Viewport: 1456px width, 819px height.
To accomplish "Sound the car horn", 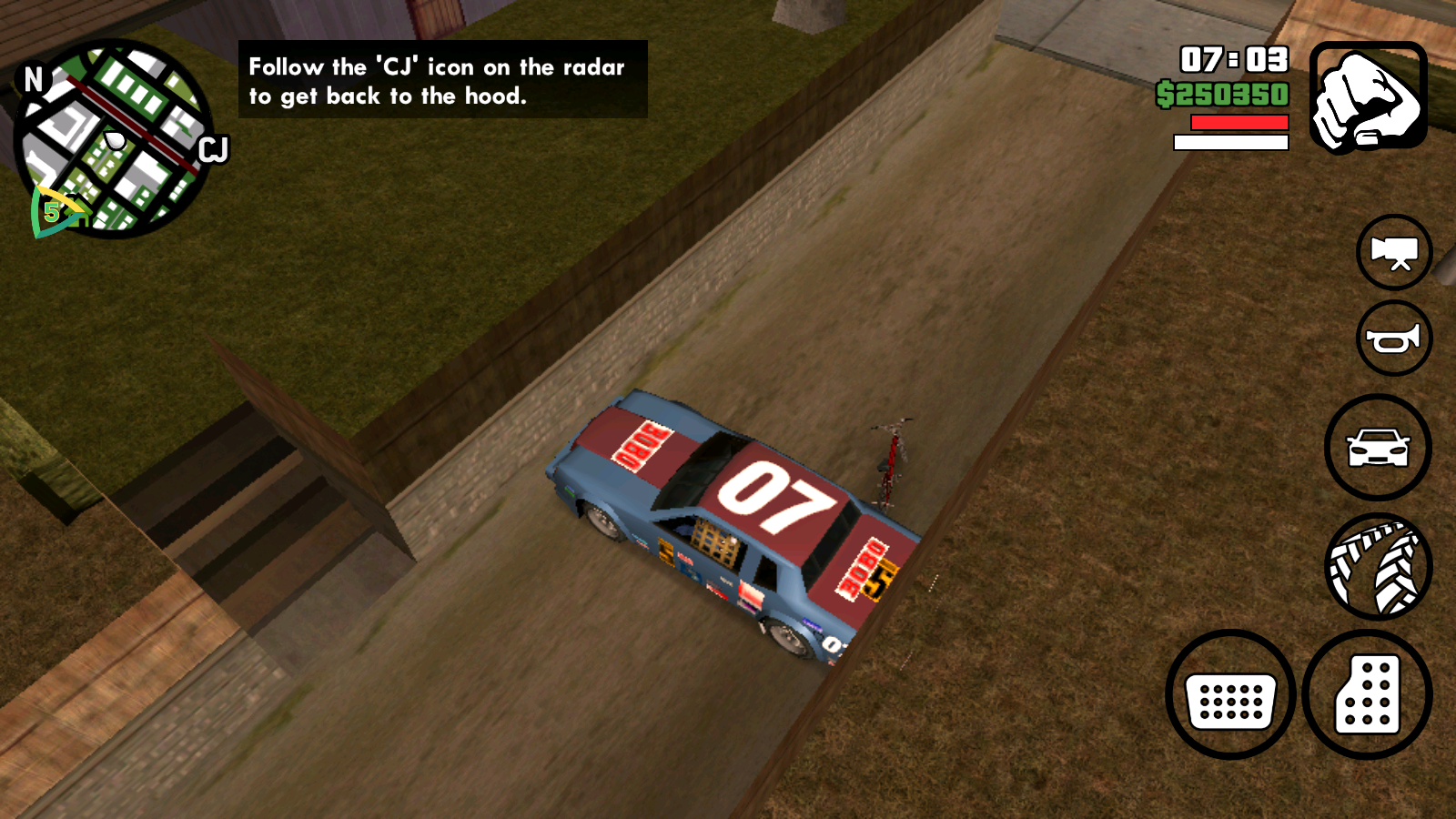I will (1393, 339).
